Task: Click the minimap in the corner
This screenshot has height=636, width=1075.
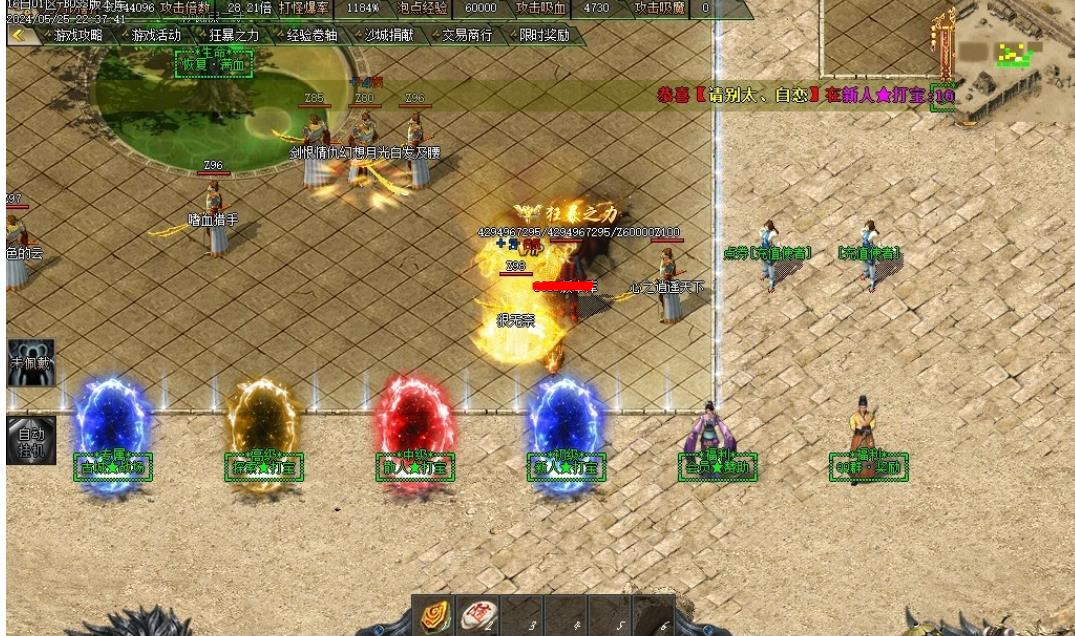Action: tap(1012, 60)
